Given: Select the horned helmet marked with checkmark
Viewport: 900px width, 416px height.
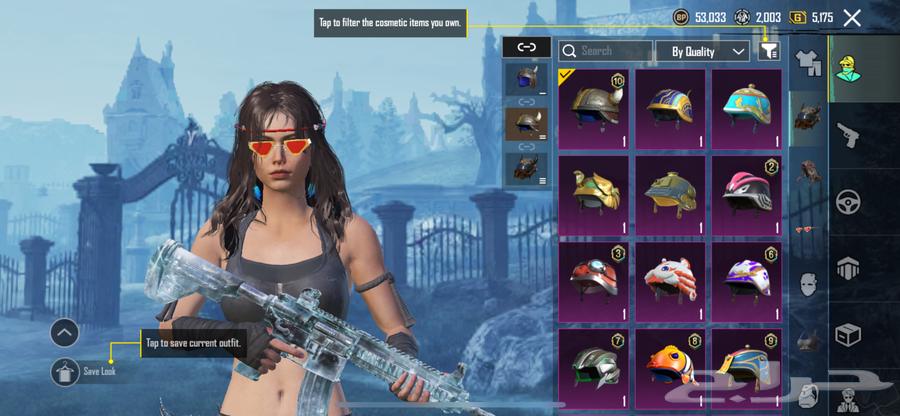Looking at the screenshot, I should tap(594, 108).
